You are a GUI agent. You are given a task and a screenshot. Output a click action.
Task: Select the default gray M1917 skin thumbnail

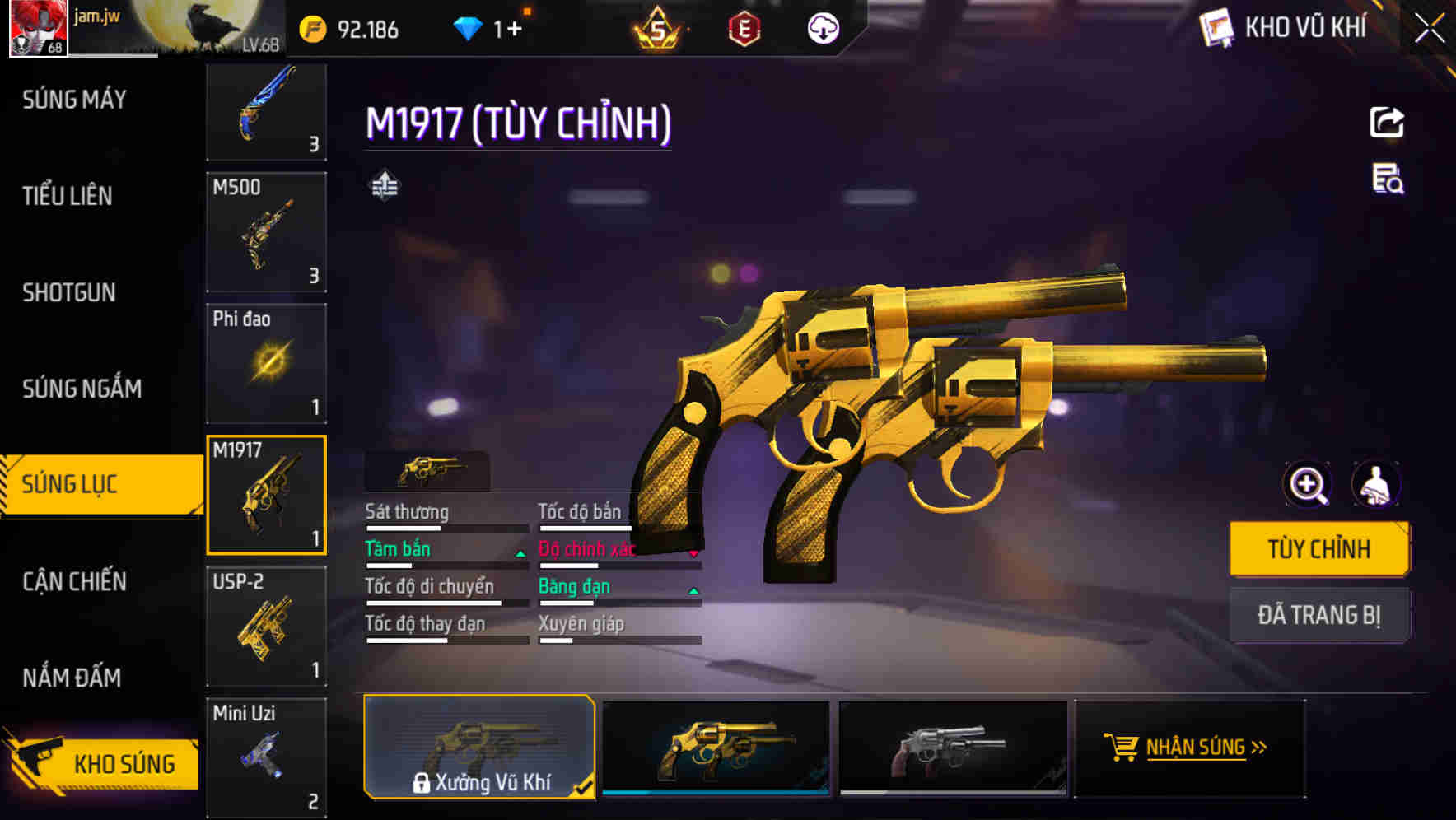coord(954,748)
